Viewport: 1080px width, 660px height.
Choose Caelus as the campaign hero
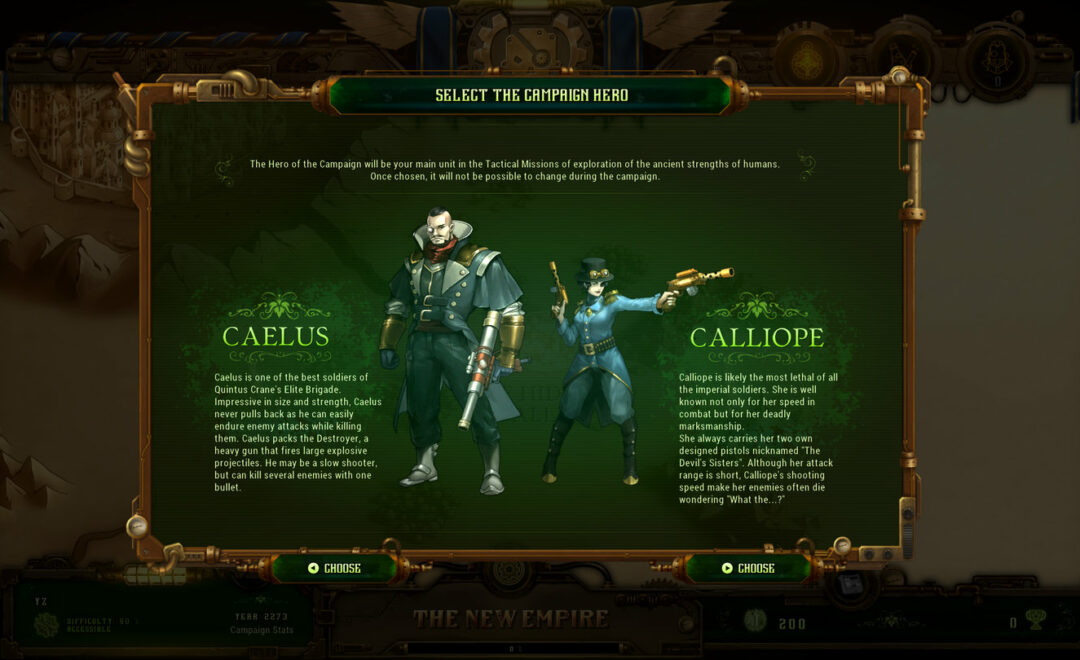tap(335, 568)
